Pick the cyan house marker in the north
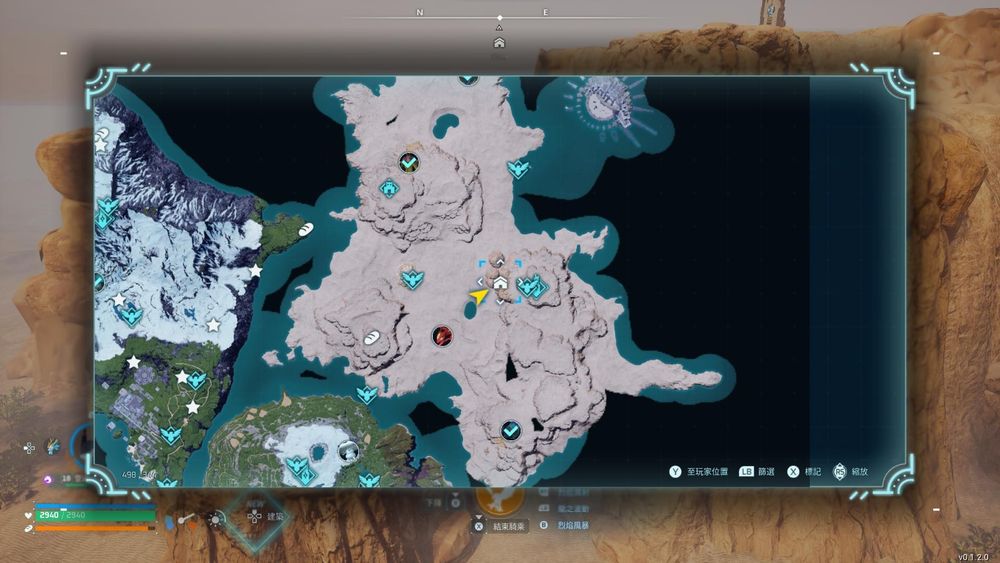The image size is (1000, 563). click(388, 187)
